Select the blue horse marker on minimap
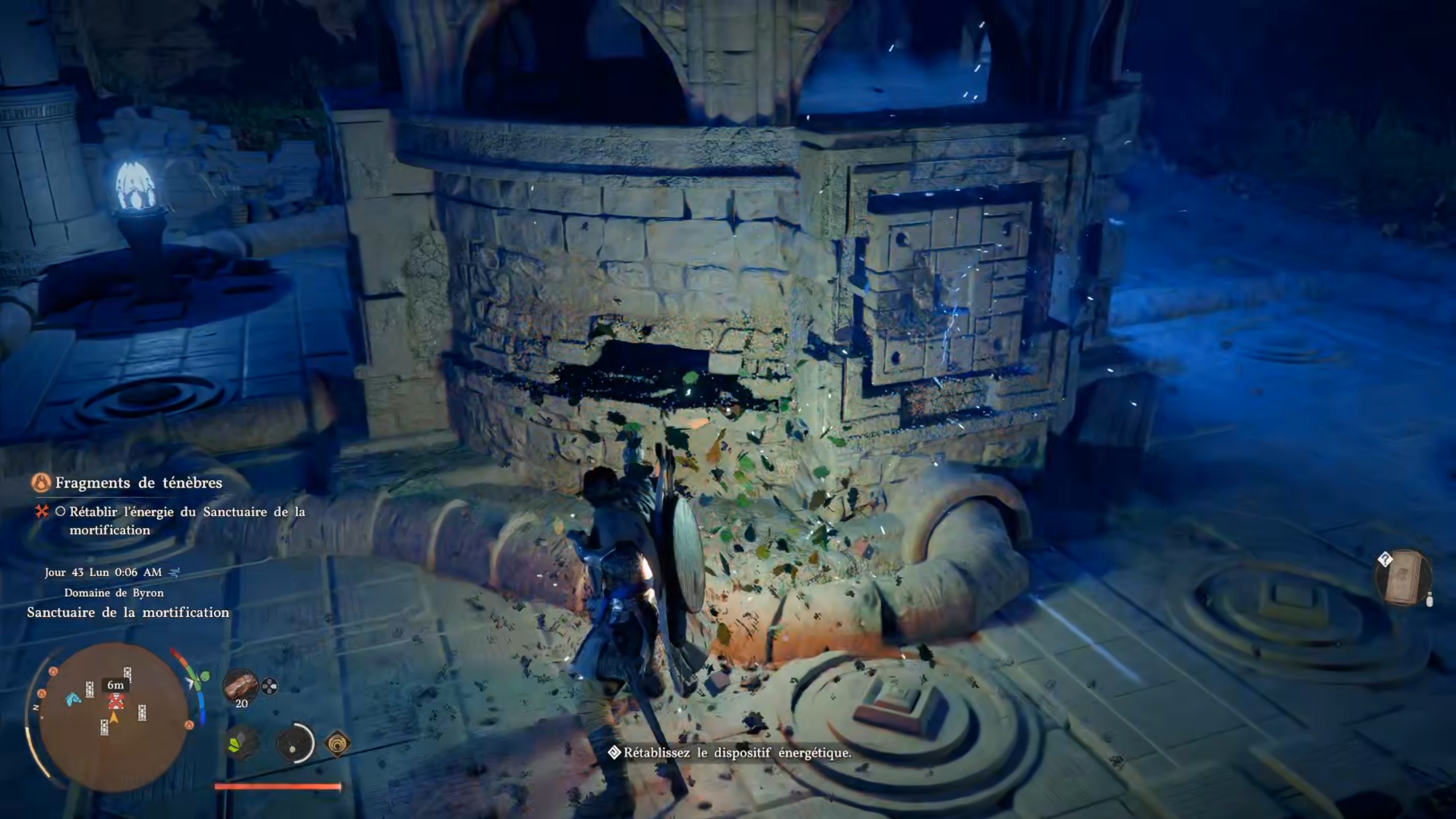Screen dimensions: 1456x819 72,699
